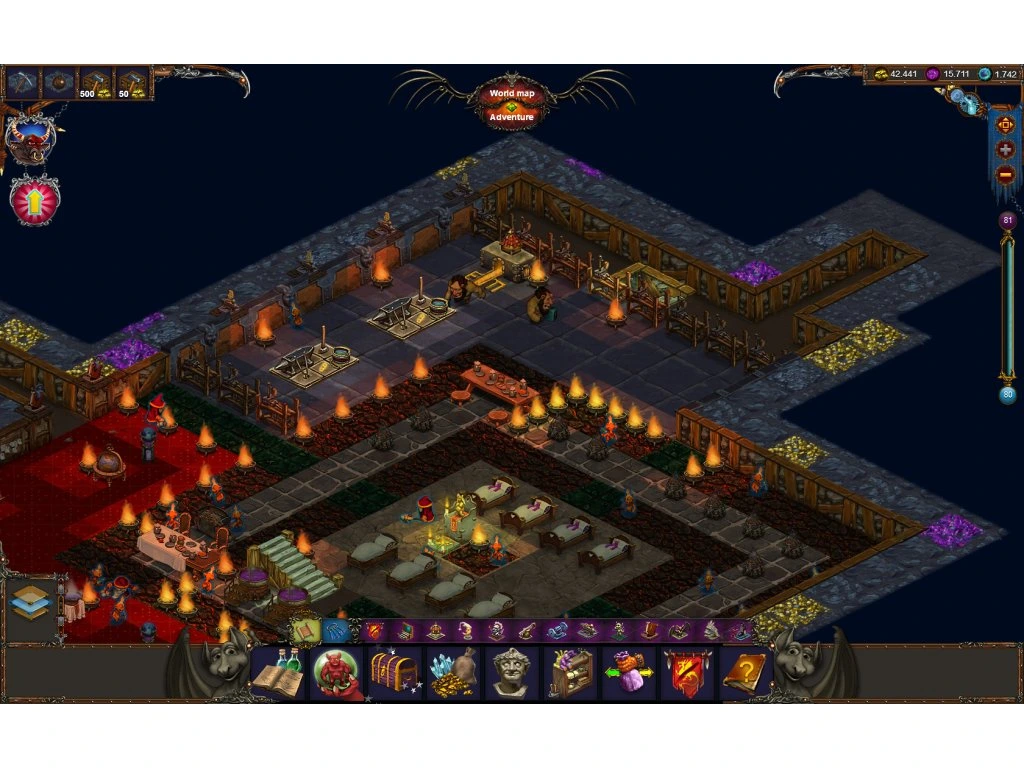Viewport: 1024px width, 768px height.
Task: Open the horned bull demon portrait
Action: point(30,140)
